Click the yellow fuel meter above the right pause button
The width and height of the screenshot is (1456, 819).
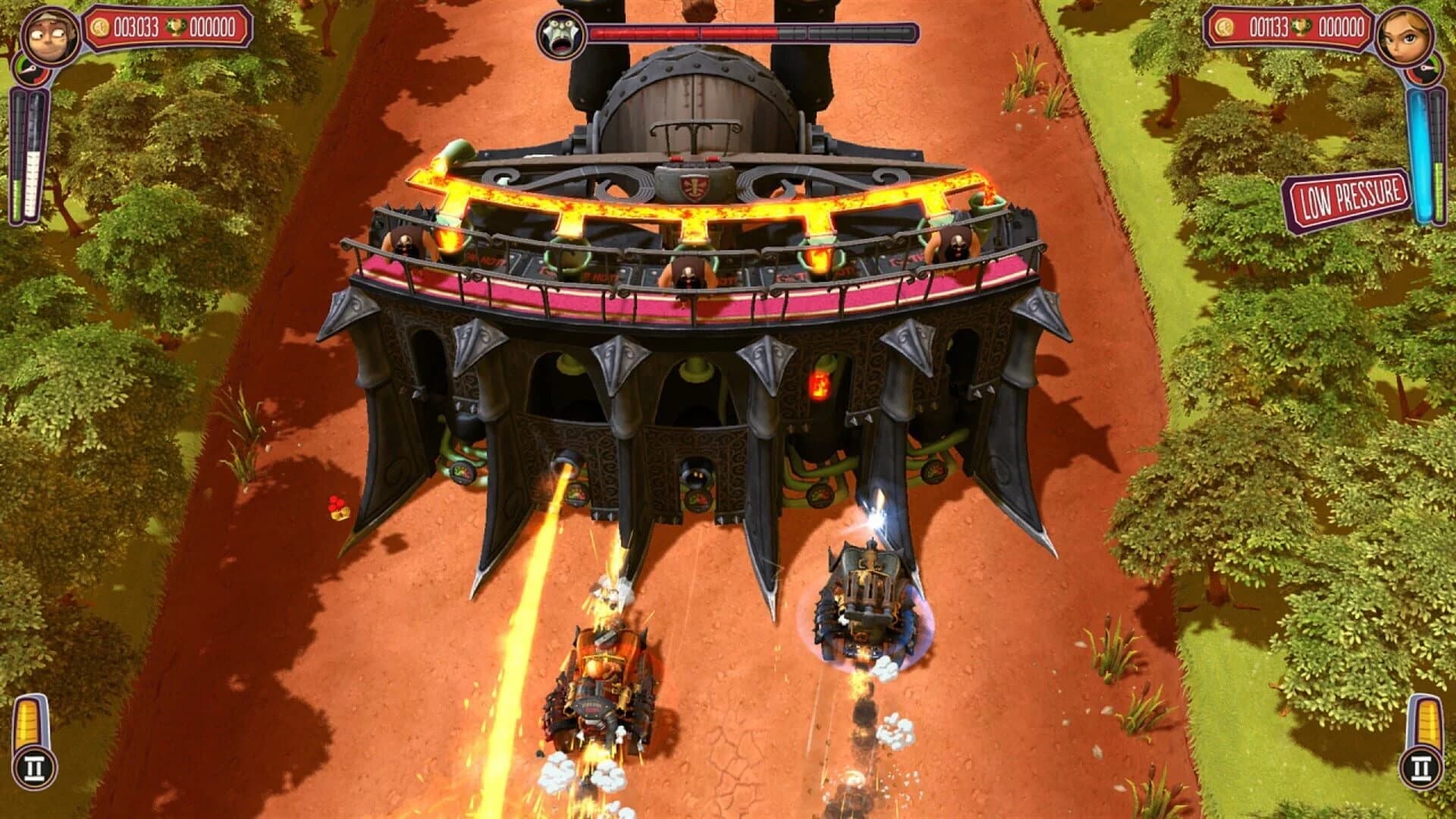[x=1428, y=720]
